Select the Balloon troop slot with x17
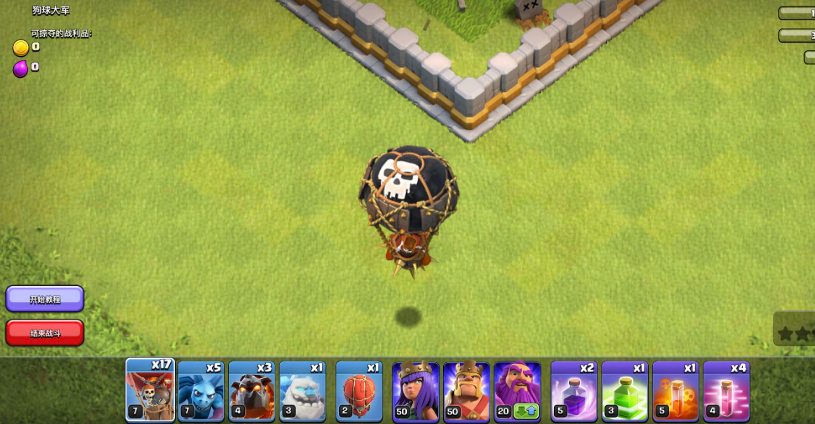Screen dimensions: 815x424 150,390
